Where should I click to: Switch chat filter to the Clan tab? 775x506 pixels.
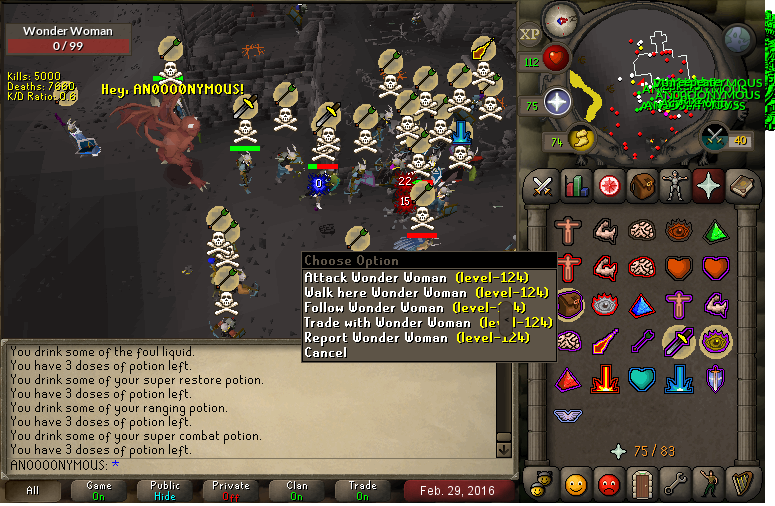click(x=296, y=490)
